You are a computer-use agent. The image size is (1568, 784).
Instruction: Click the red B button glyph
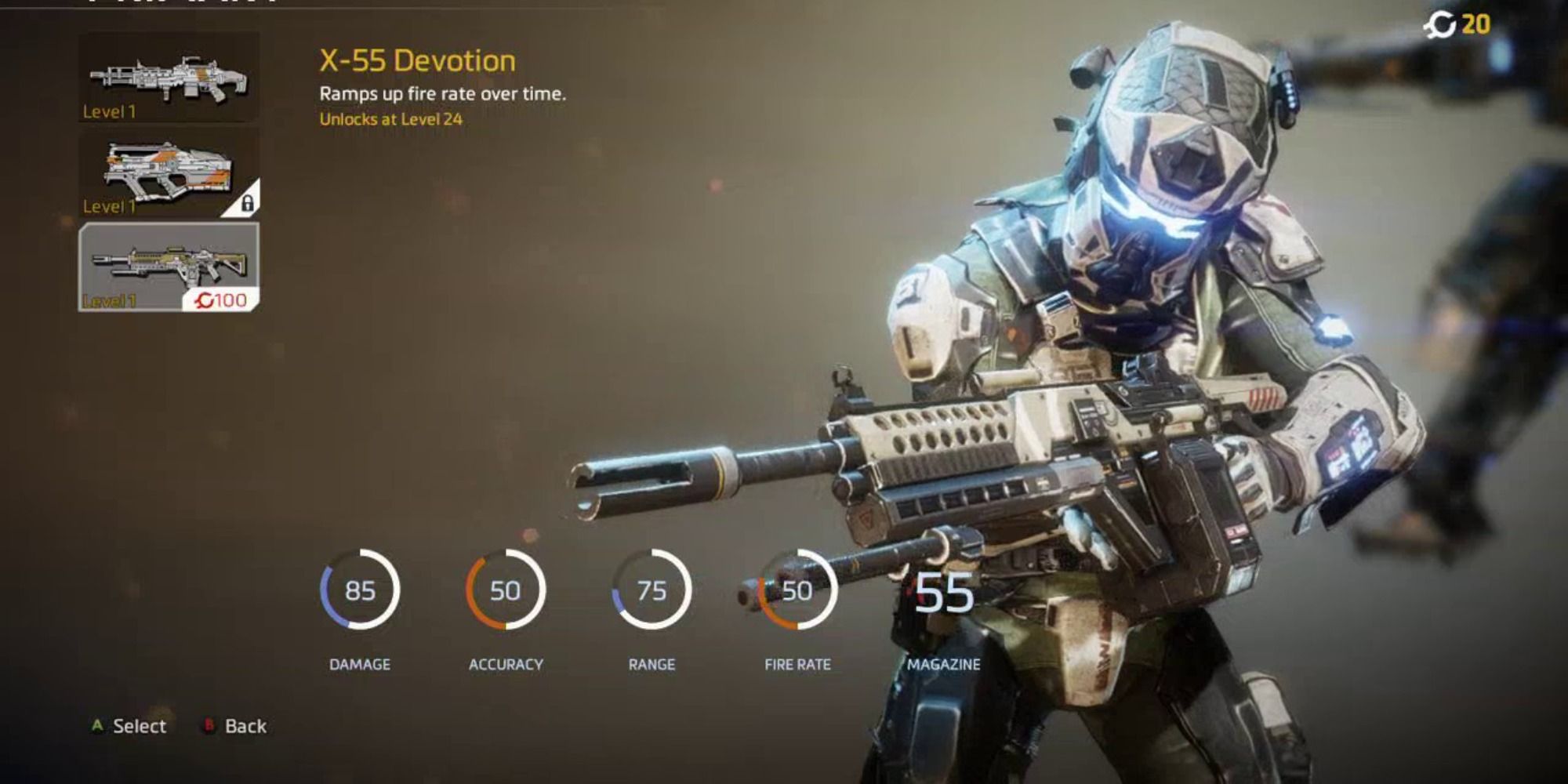click(208, 726)
